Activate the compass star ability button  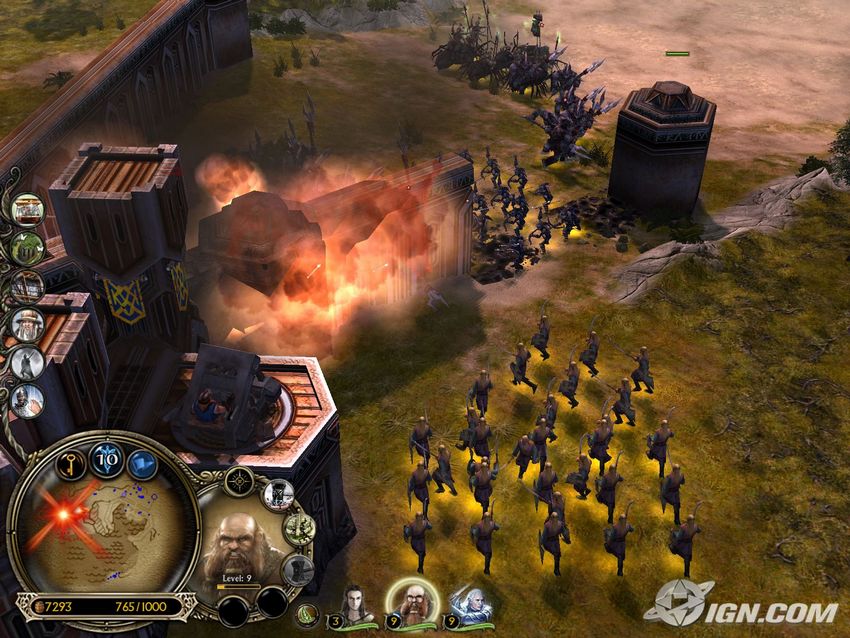tap(239, 482)
